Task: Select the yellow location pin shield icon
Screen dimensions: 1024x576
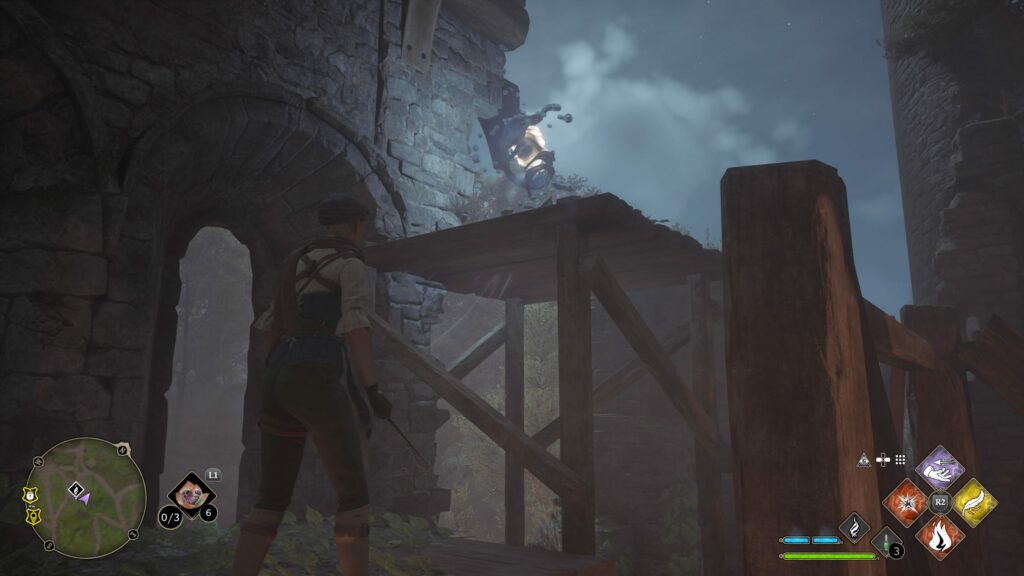Action: pyautogui.click(x=32, y=516)
